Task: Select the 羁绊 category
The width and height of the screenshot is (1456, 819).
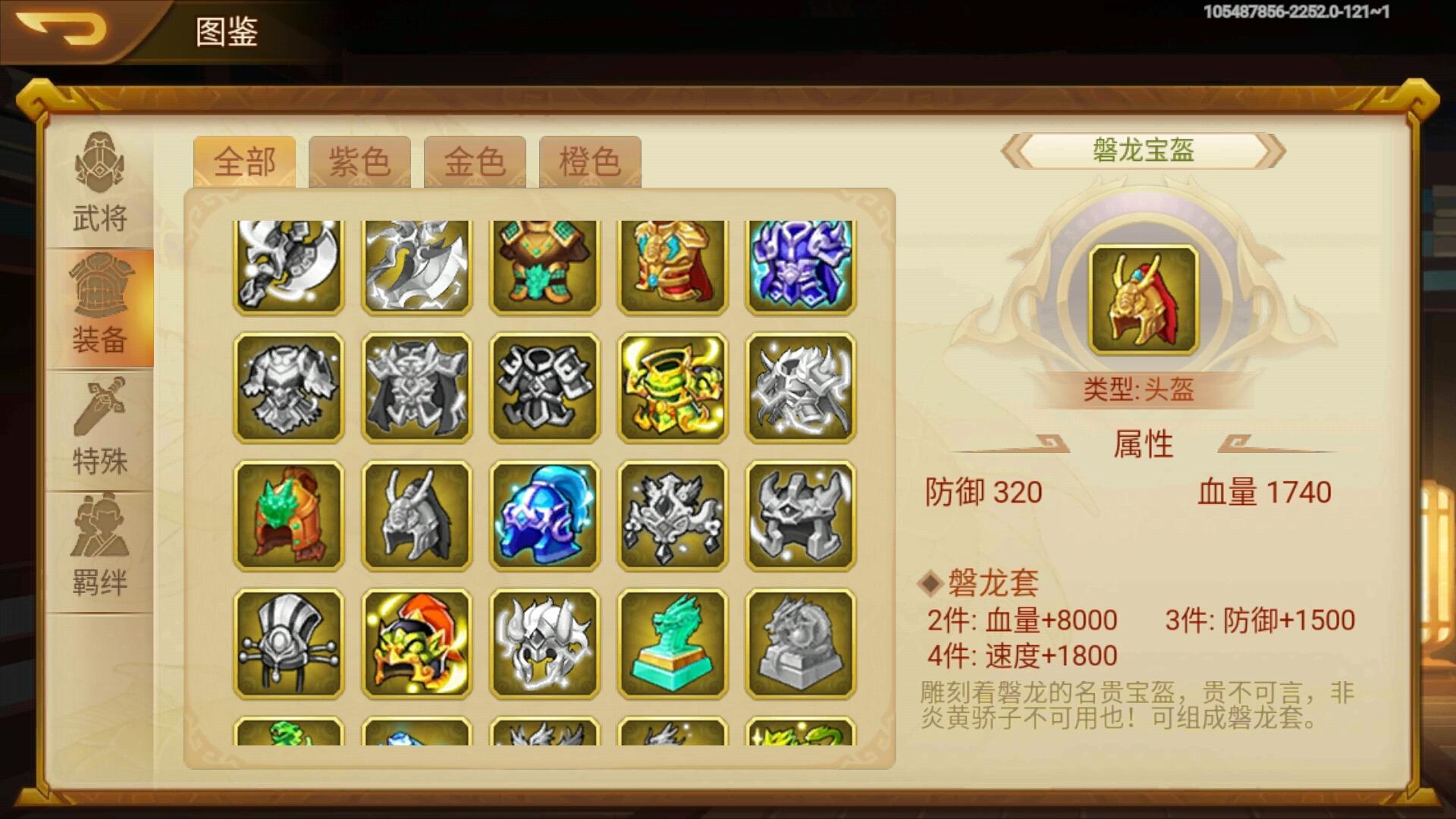Action: pyautogui.click(x=100, y=547)
